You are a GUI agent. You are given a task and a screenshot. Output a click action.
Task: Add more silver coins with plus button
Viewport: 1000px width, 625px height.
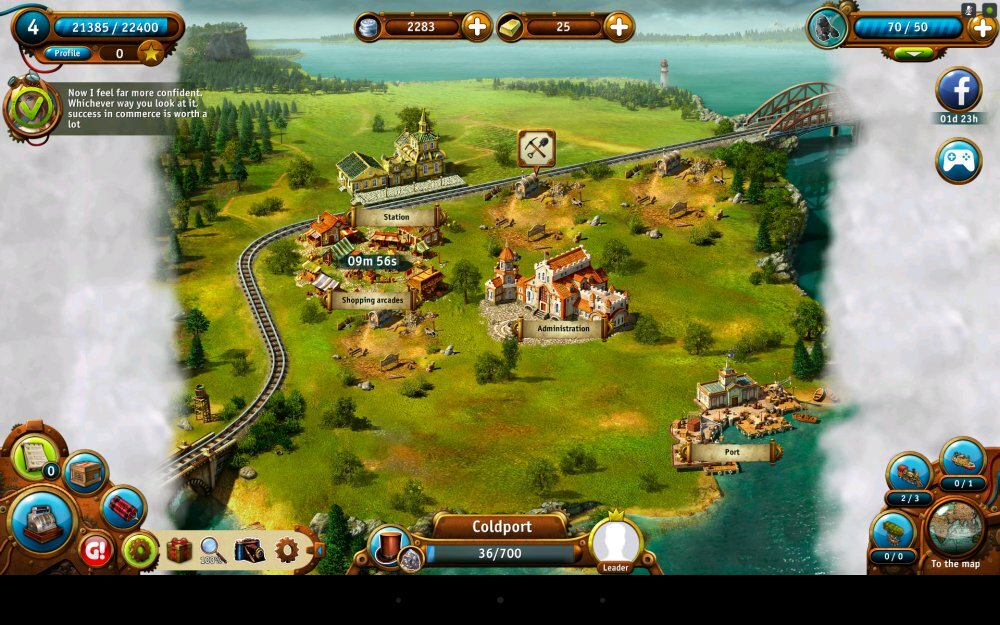477,27
